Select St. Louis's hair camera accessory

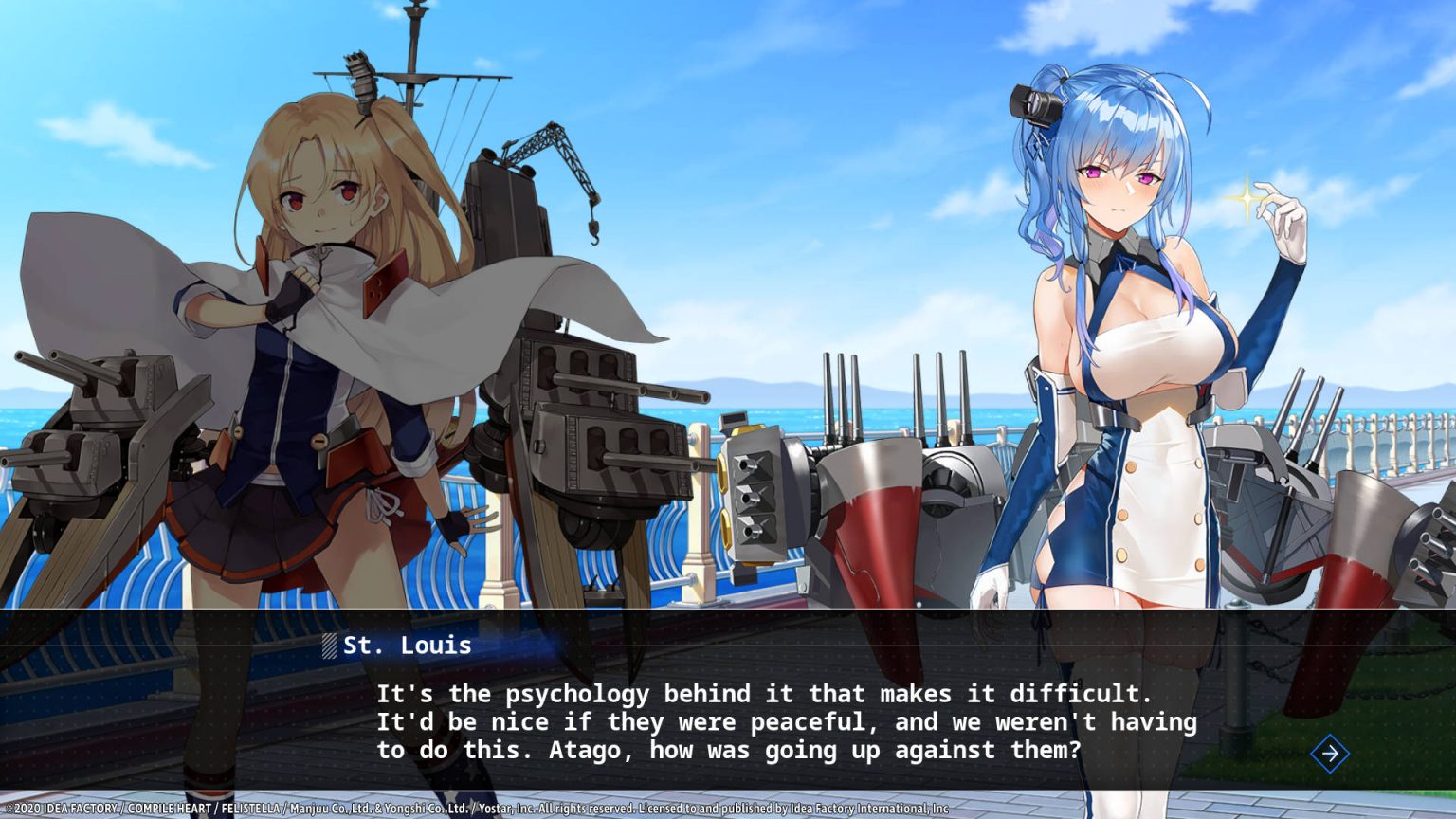(1033, 104)
